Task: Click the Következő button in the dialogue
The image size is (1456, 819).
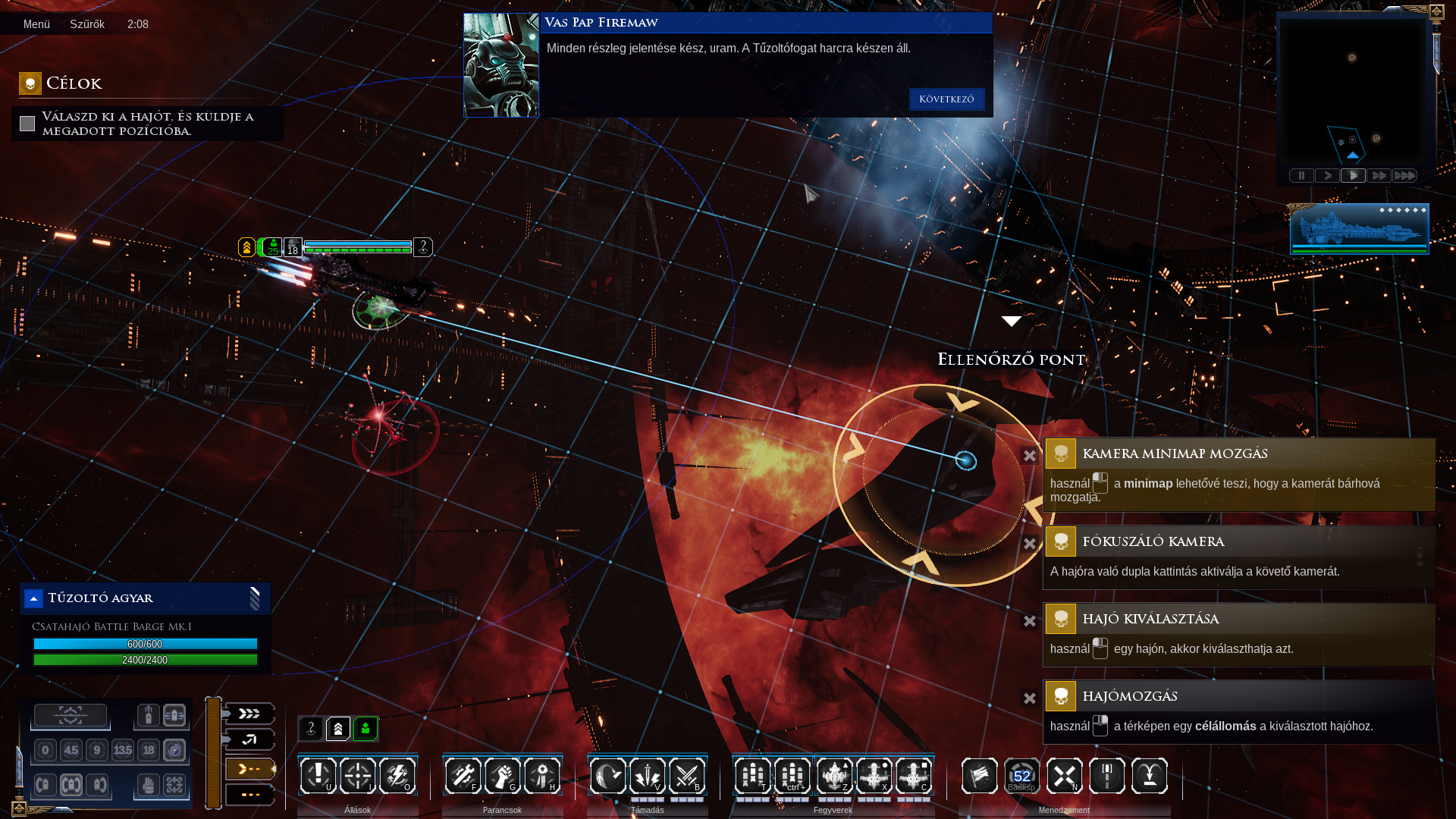Action: (946, 99)
